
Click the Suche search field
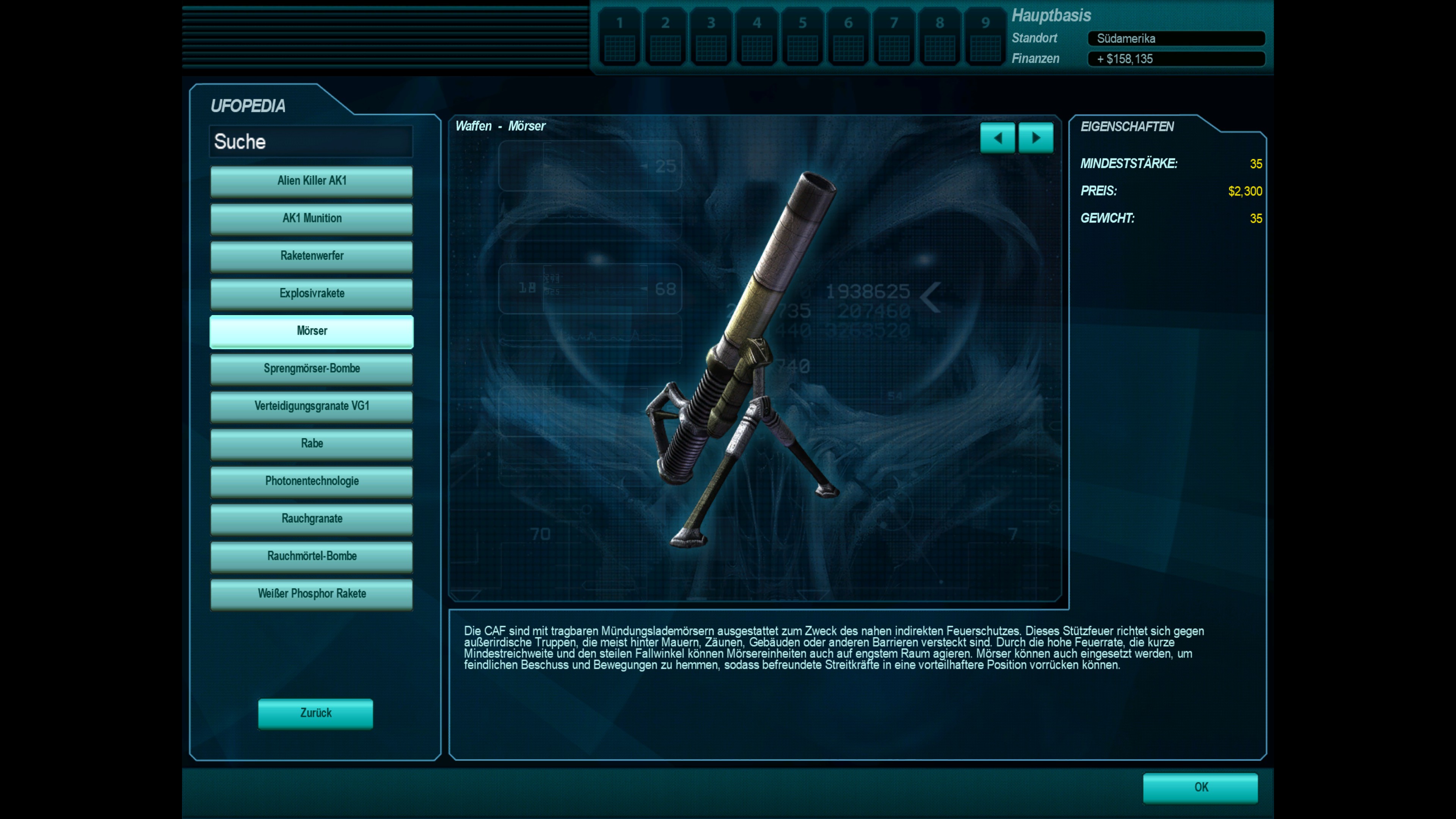point(311,141)
